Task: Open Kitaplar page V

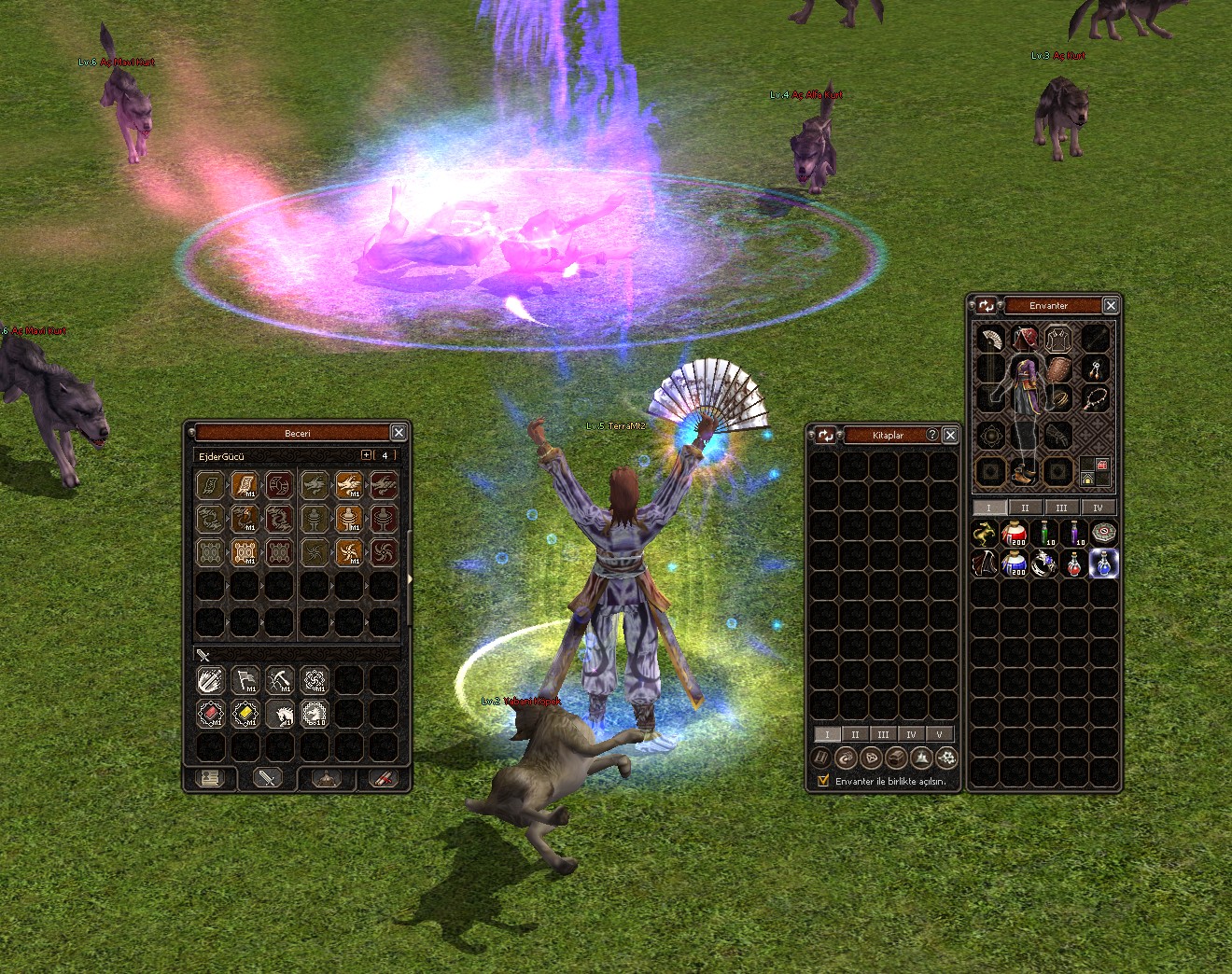Action: [939, 735]
